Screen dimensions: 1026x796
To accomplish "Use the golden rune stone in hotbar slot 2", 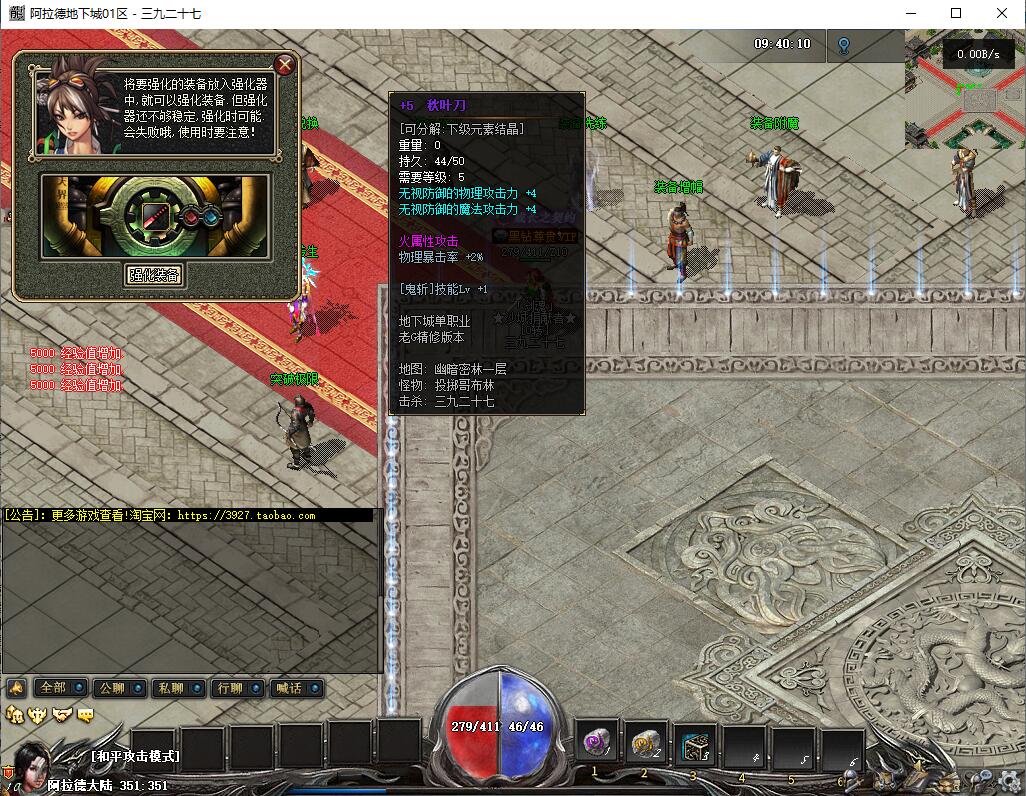I will coord(646,744).
